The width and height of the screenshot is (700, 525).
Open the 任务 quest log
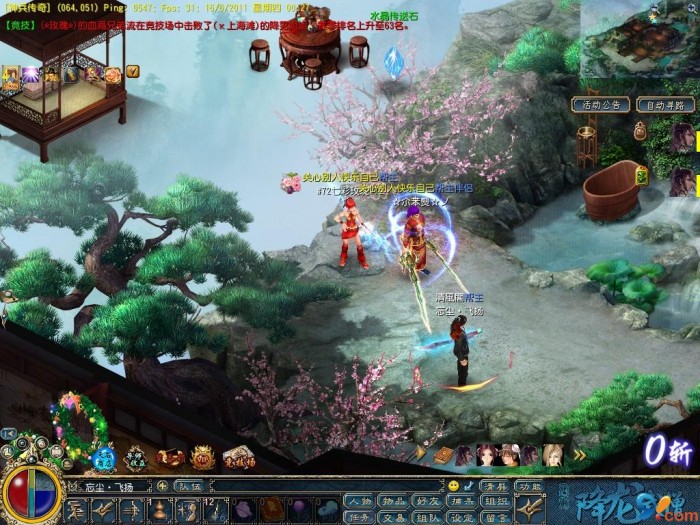click(358, 516)
